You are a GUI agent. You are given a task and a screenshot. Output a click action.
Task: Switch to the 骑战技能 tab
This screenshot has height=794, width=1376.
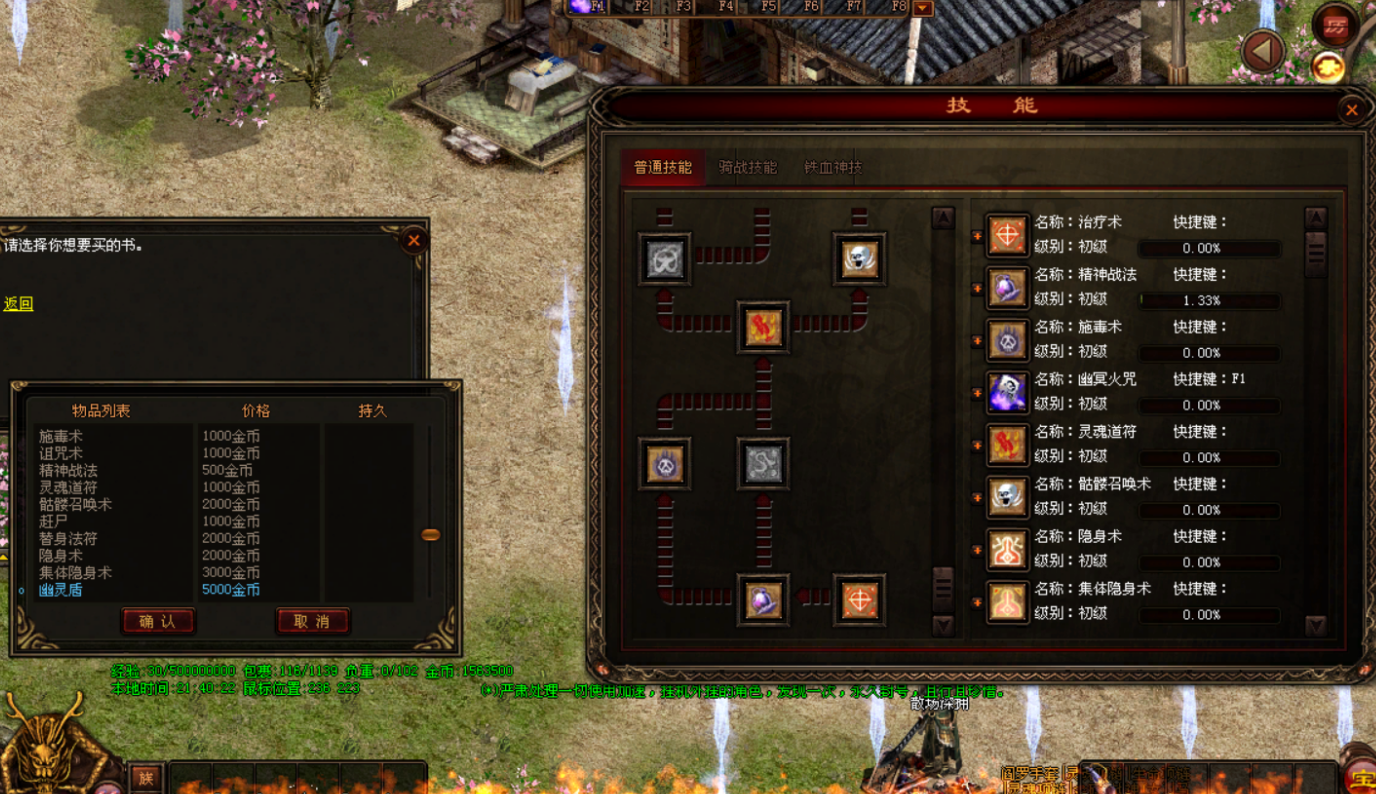(747, 168)
